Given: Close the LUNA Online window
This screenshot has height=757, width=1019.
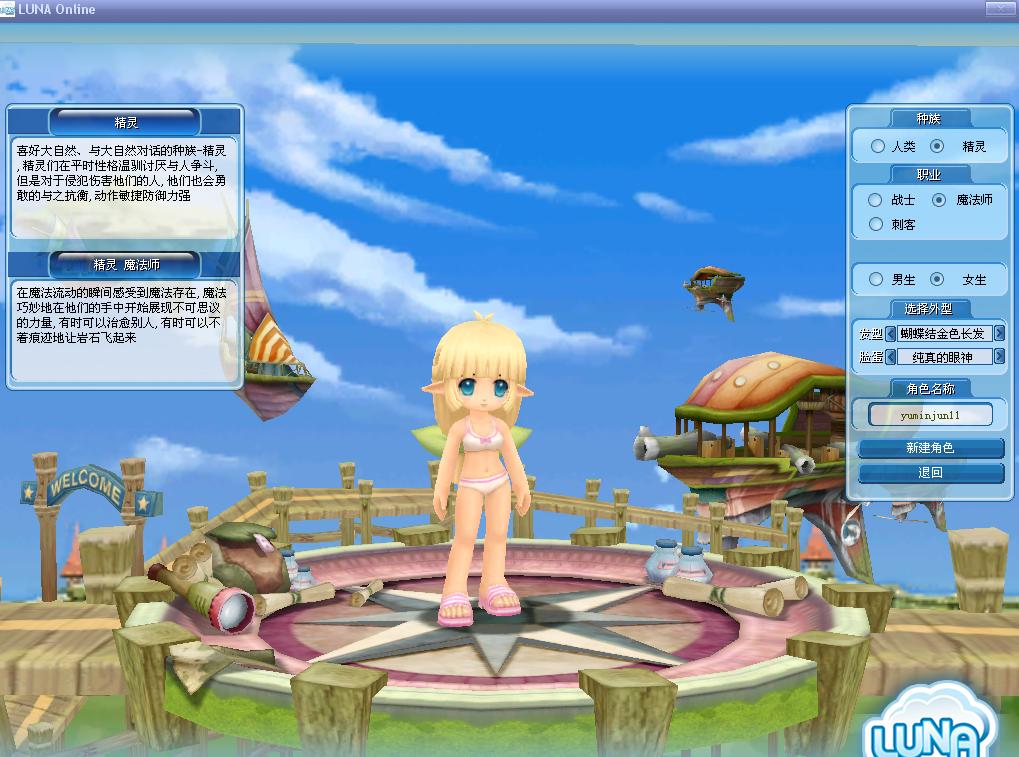Looking at the screenshot, I should pyautogui.click(x=999, y=9).
